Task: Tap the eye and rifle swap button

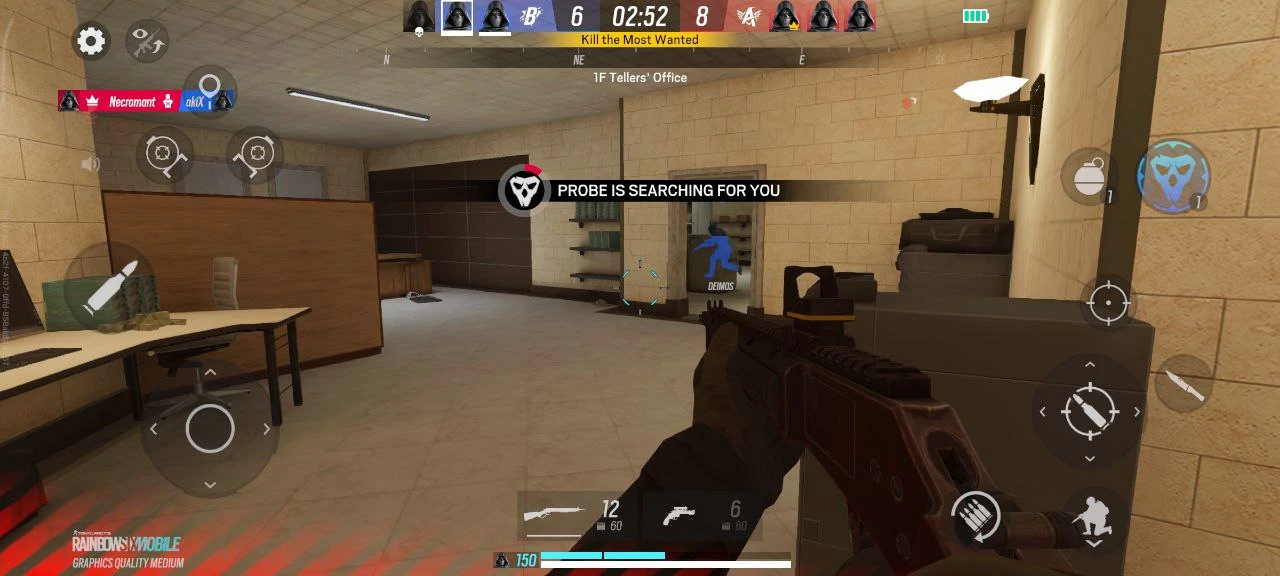Action: pyautogui.click(x=147, y=41)
